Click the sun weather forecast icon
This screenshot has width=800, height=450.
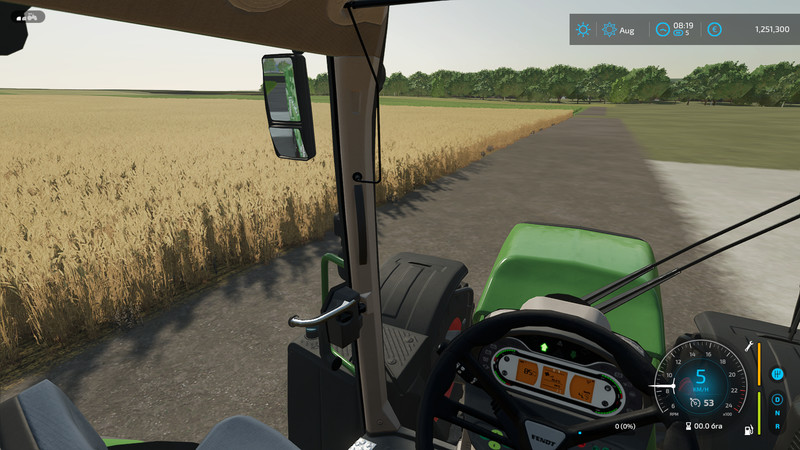pyautogui.click(x=583, y=30)
